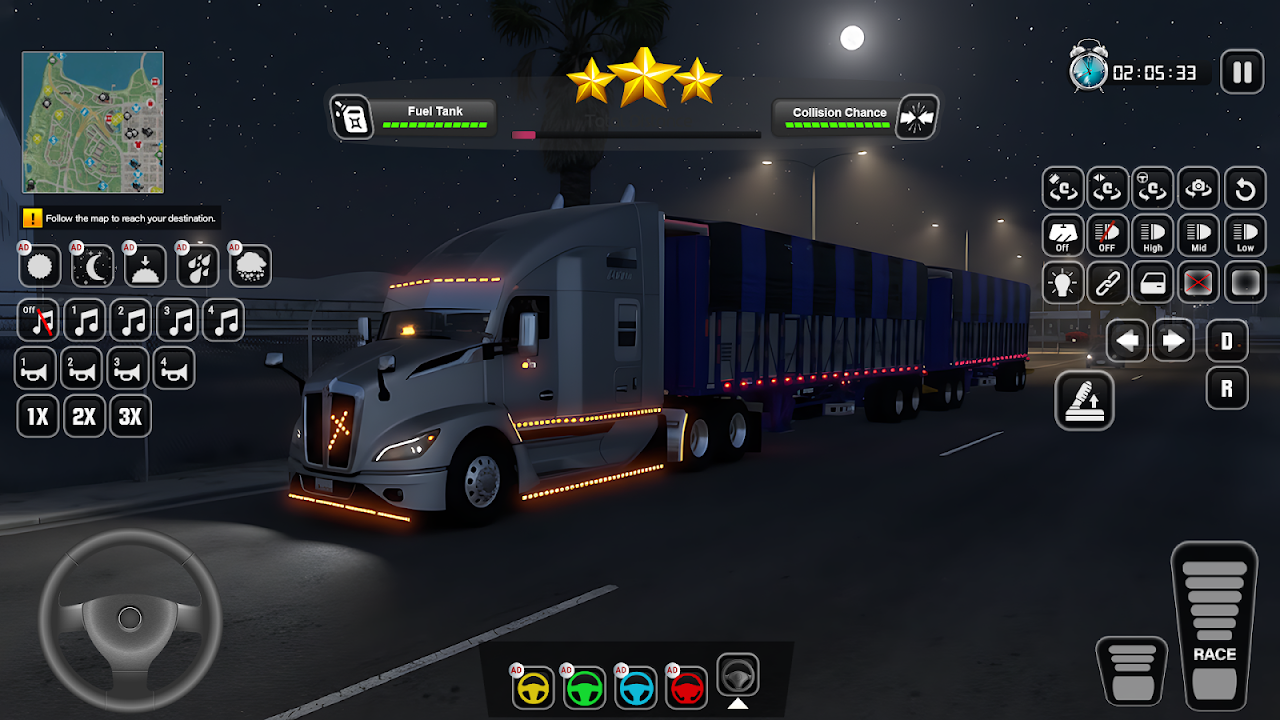Sound horn number 2
Viewport: 1280px width, 720px height.
pos(82,369)
